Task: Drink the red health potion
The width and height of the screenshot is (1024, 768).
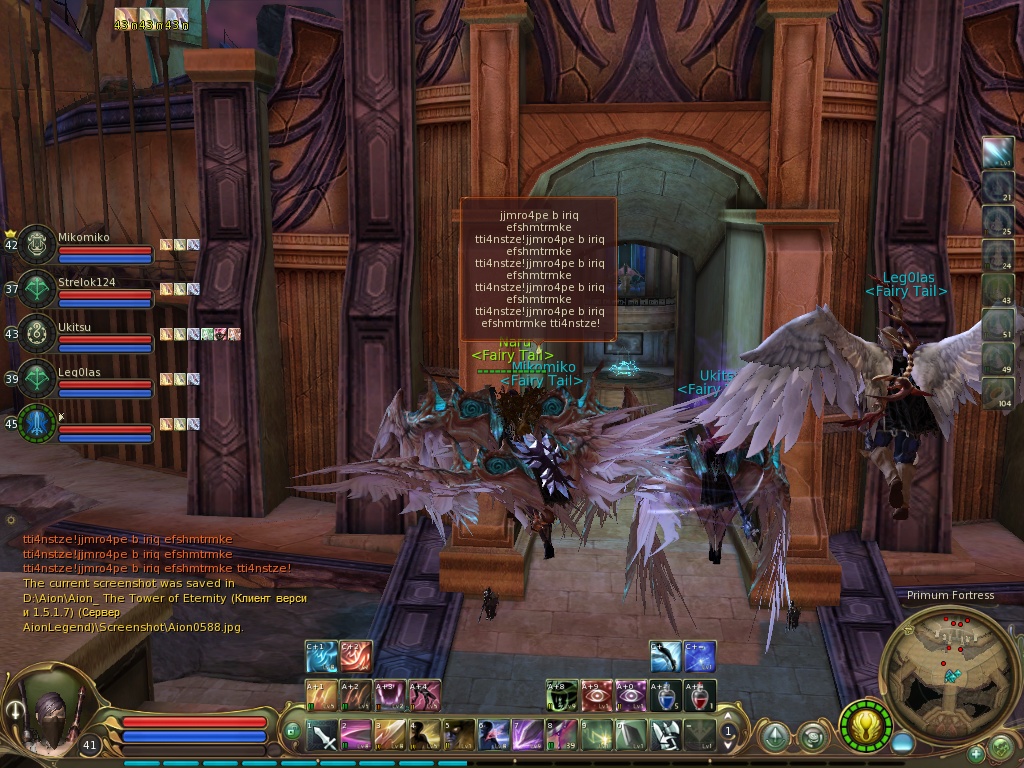Action: point(700,695)
